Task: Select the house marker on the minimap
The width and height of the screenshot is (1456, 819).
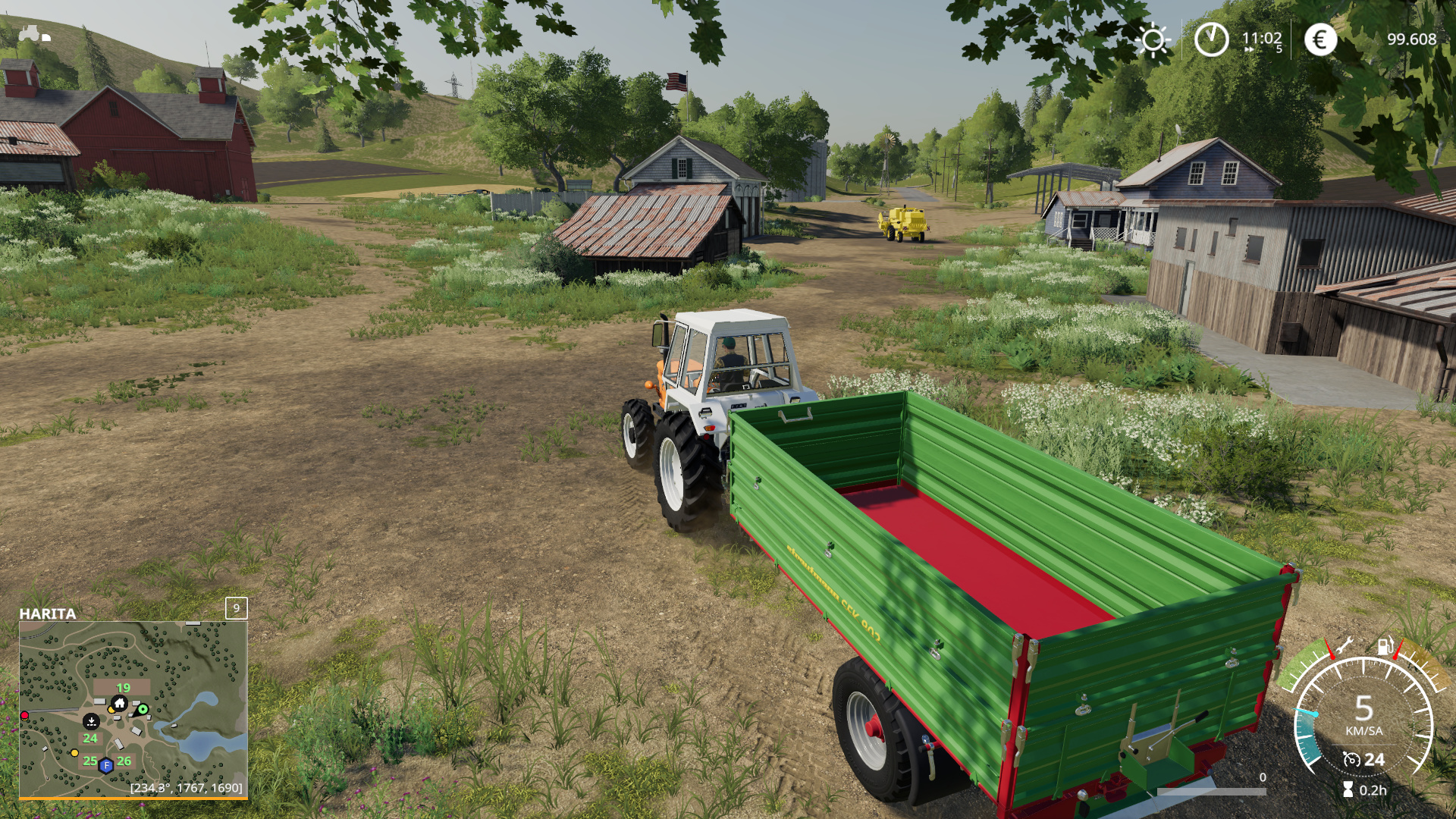Action: (119, 703)
